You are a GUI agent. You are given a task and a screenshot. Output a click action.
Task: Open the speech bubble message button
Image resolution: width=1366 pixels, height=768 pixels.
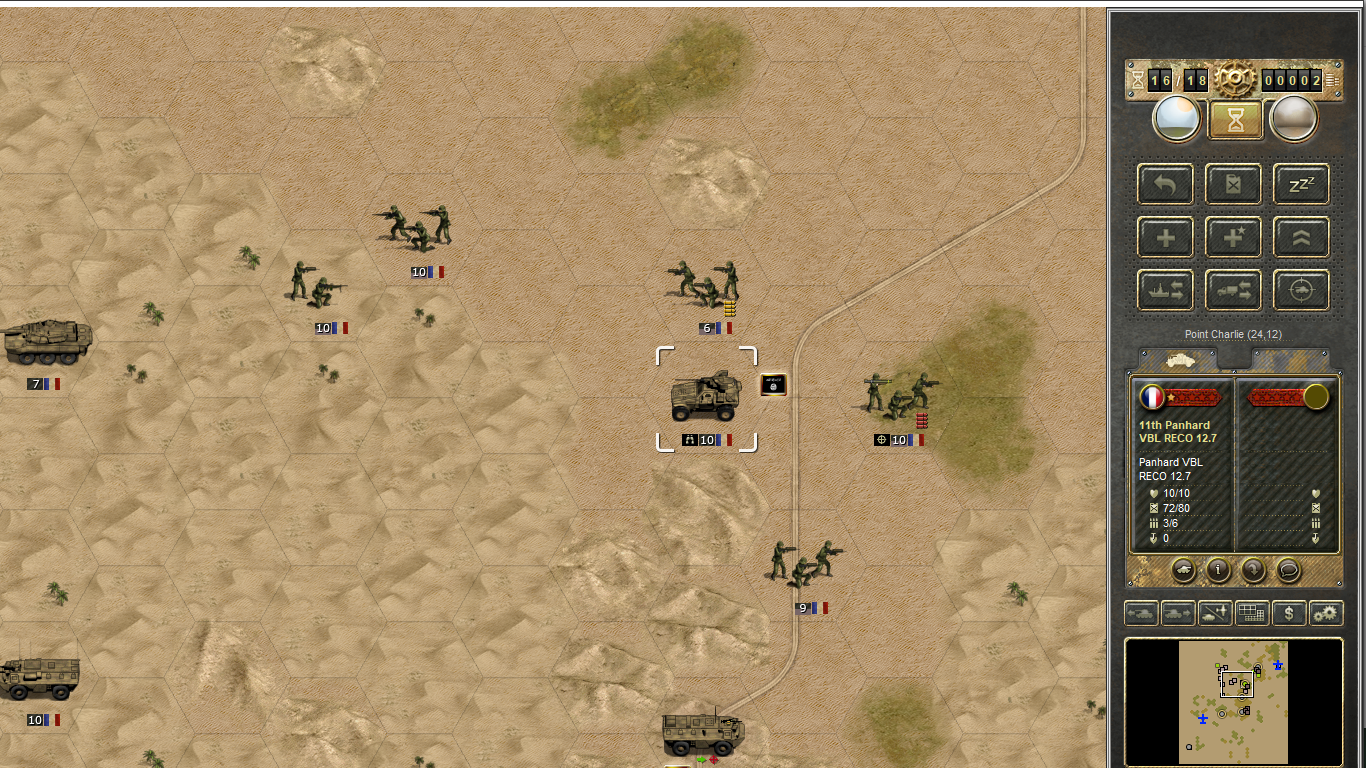pos(1289,569)
